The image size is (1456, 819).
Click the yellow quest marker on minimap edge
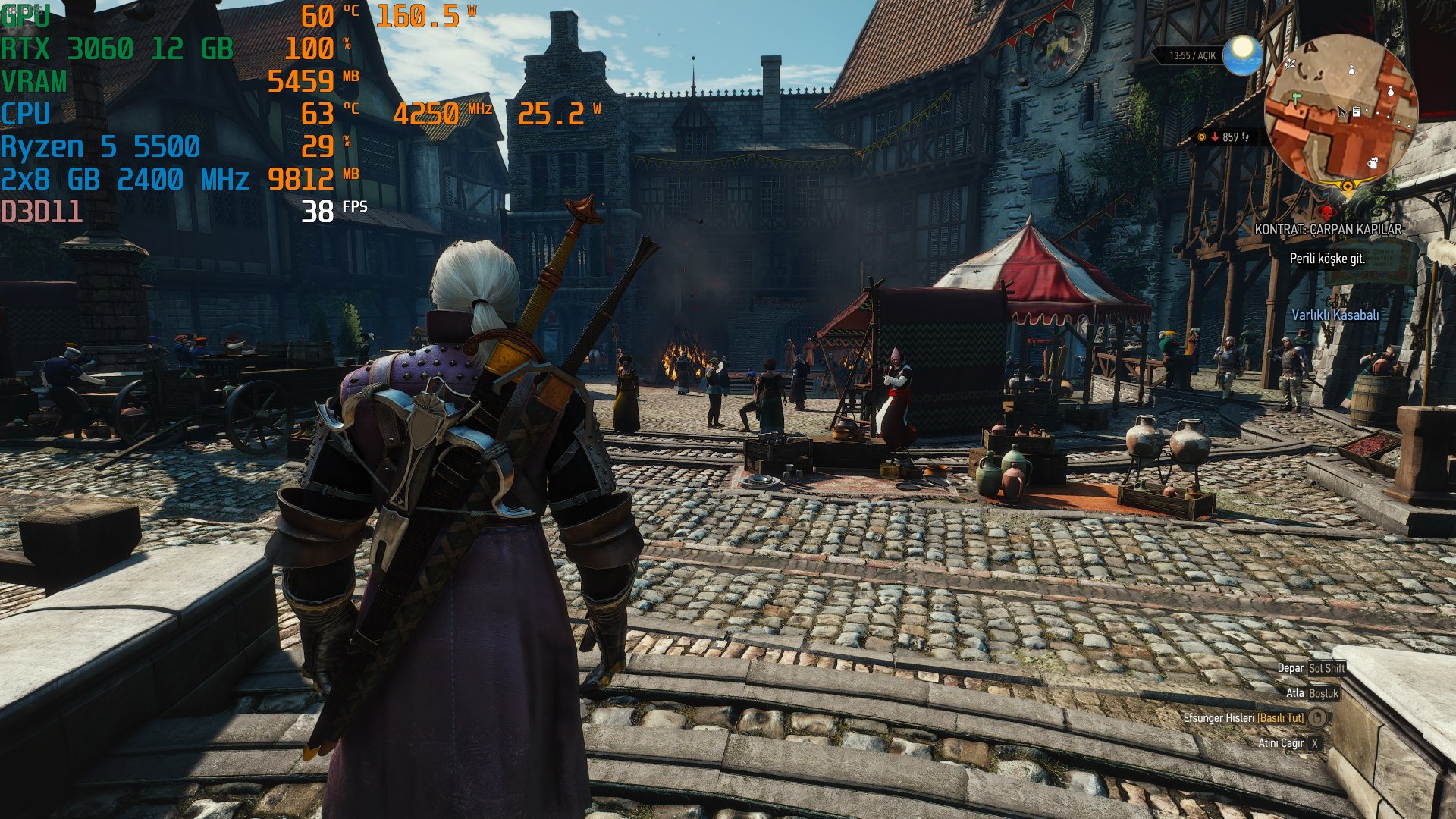pyautogui.click(x=1347, y=185)
